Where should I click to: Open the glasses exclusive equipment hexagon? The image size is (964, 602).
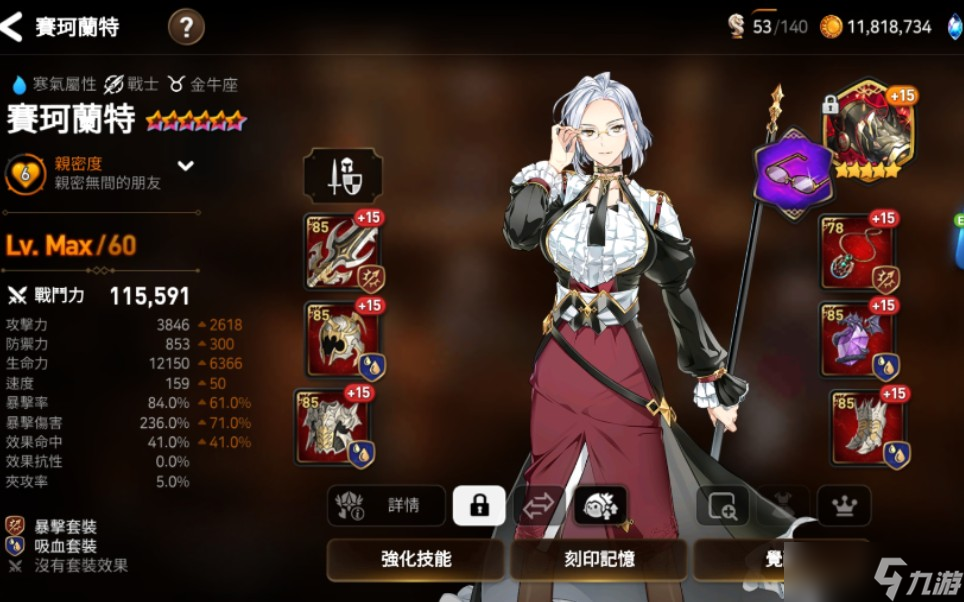click(792, 173)
